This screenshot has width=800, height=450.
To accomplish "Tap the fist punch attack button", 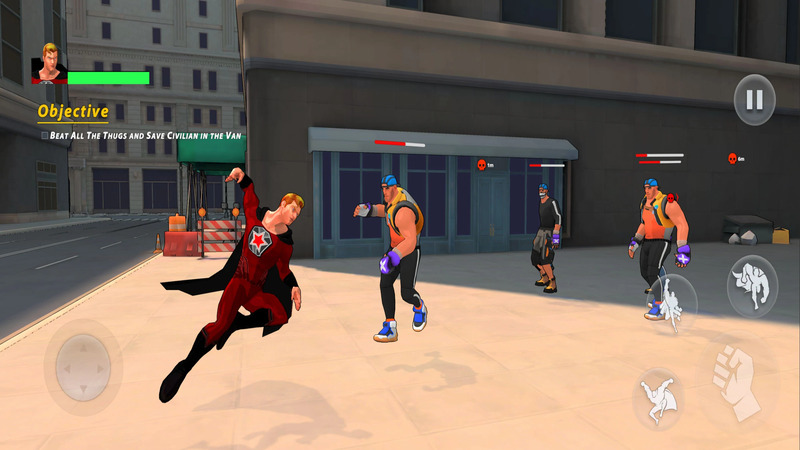I will coord(736,381).
